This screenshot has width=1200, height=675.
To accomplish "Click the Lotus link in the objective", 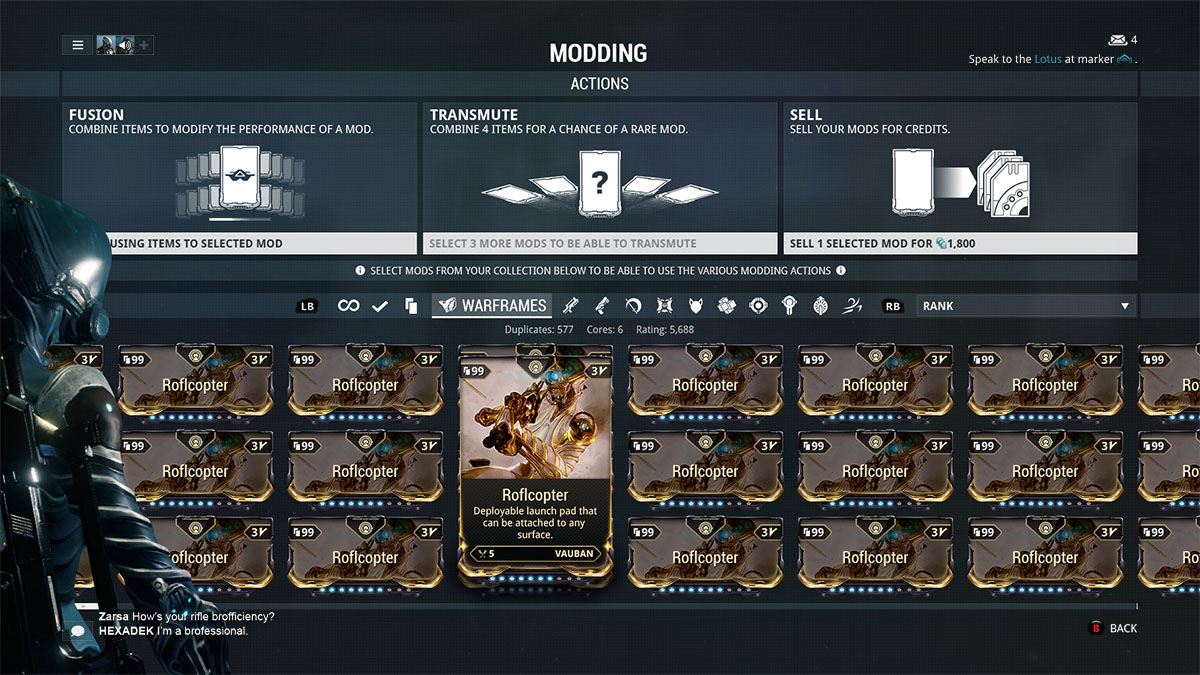I will (1047, 59).
